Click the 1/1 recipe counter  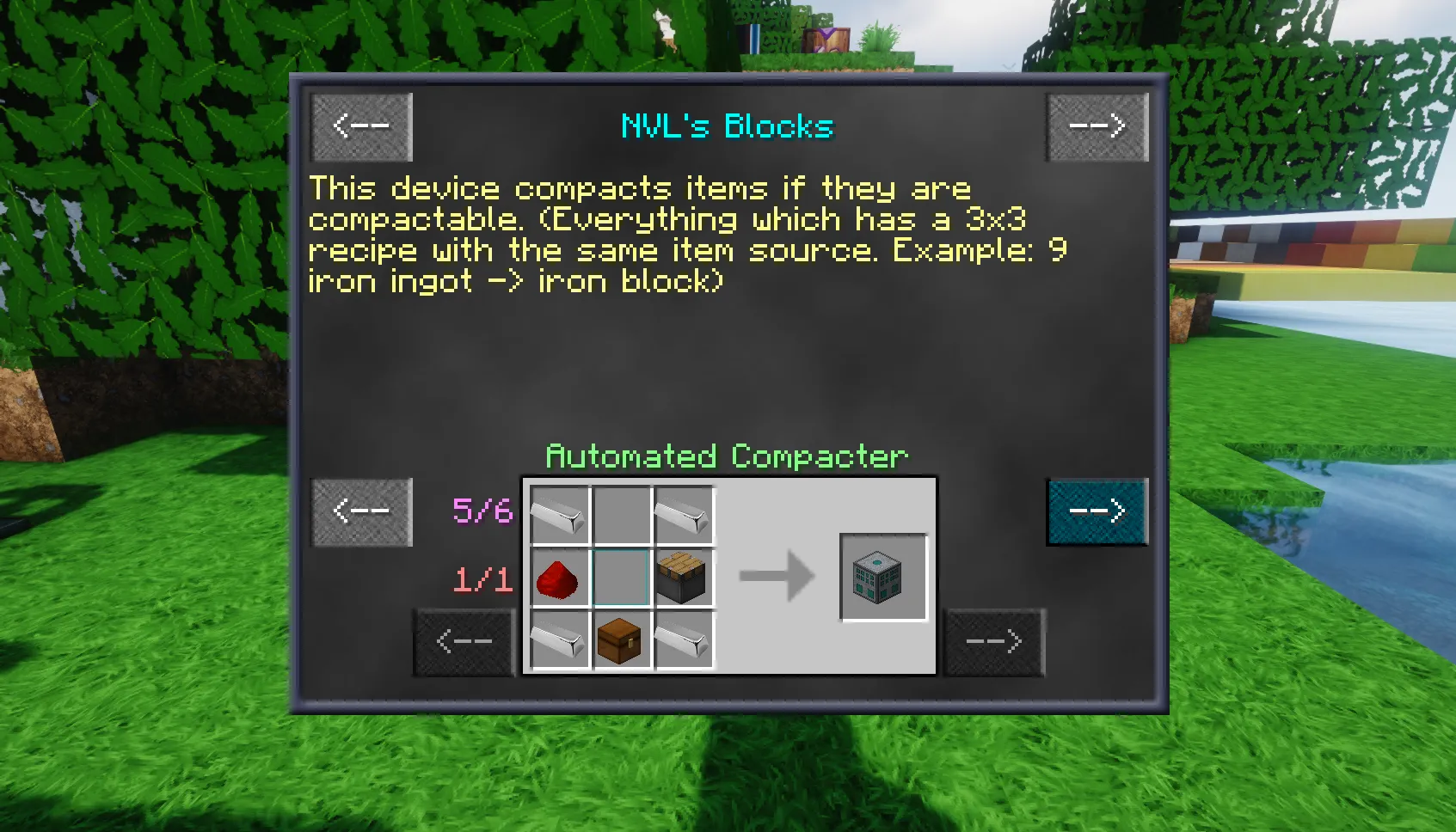(482, 578)
